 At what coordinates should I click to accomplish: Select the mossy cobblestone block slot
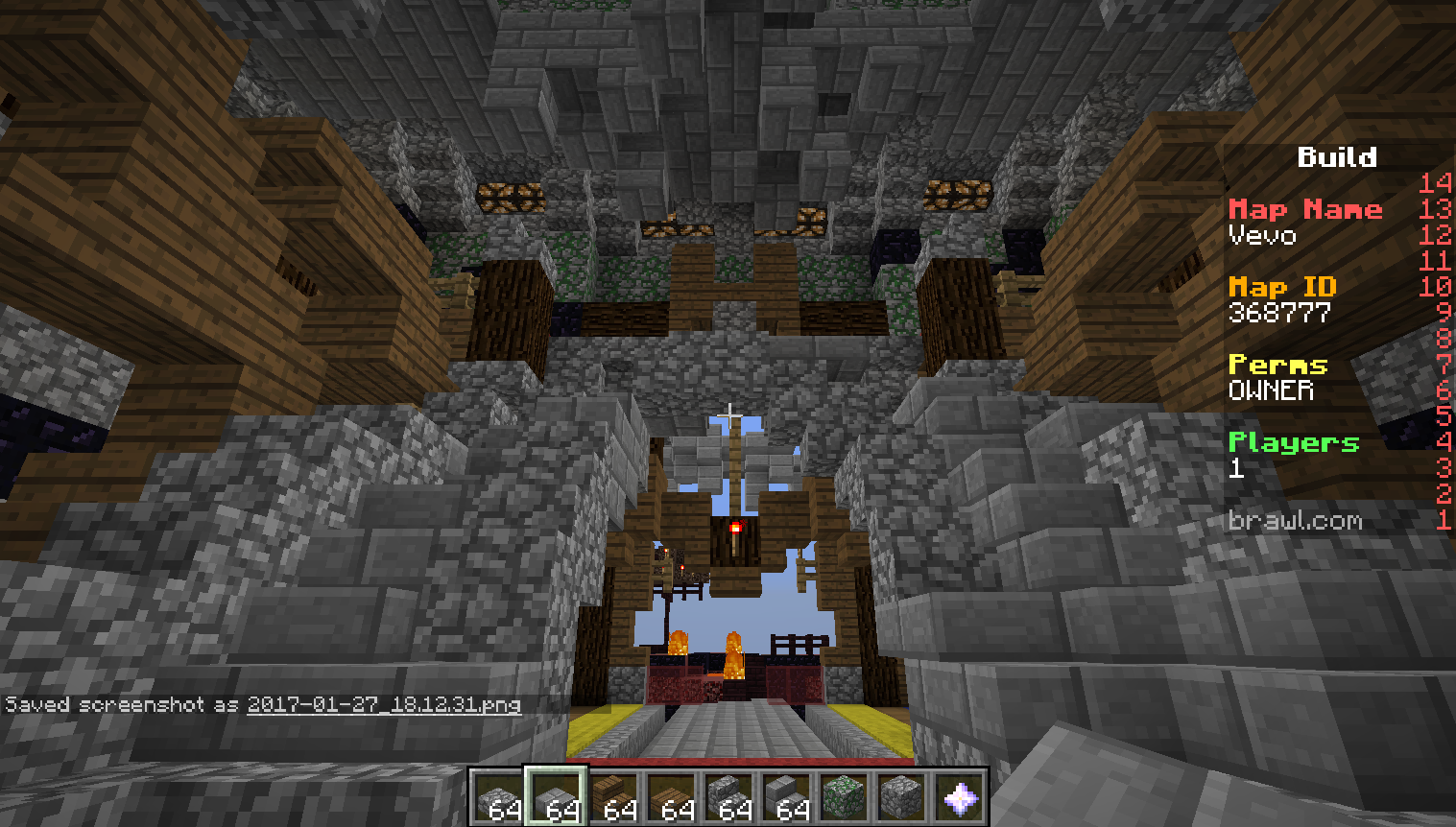click(845, 797)
